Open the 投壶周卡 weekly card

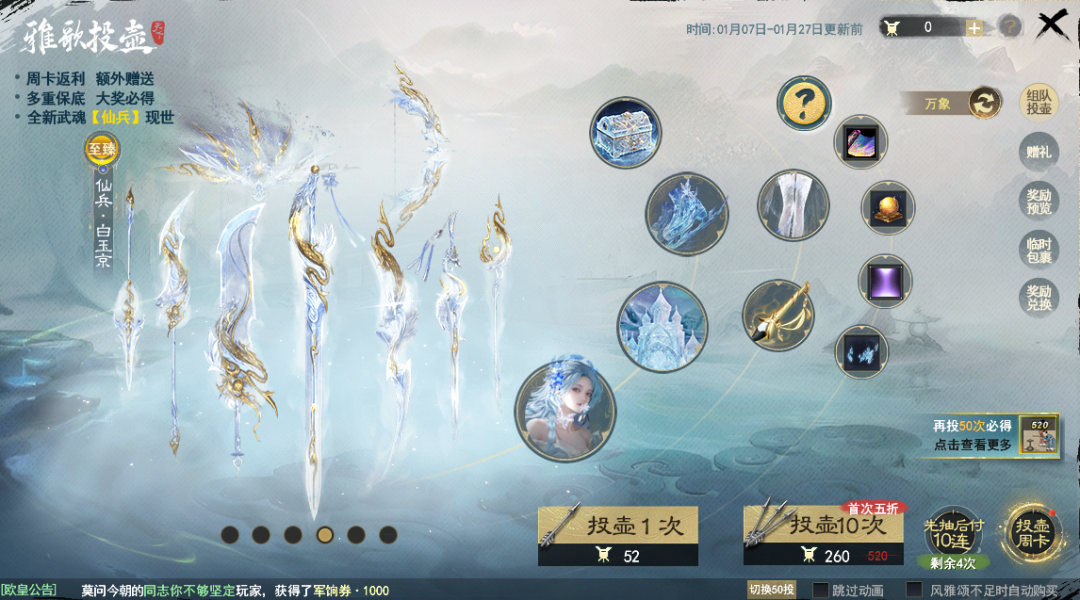[x=1033, y=532]
